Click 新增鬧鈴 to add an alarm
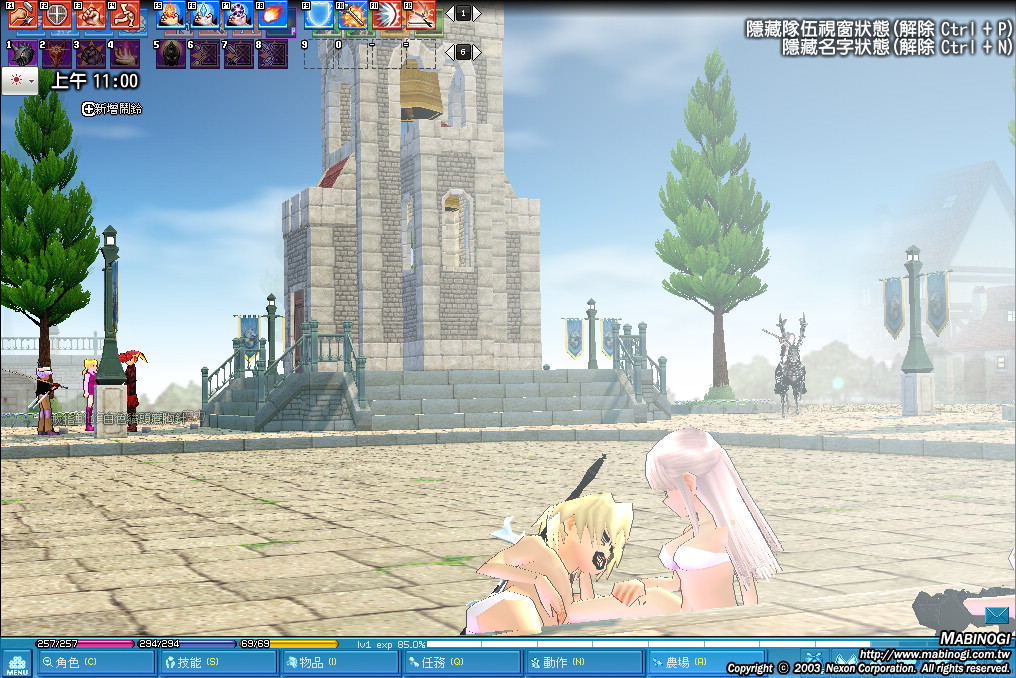This screenshot has height=678, width=1016. pos(112,108)
